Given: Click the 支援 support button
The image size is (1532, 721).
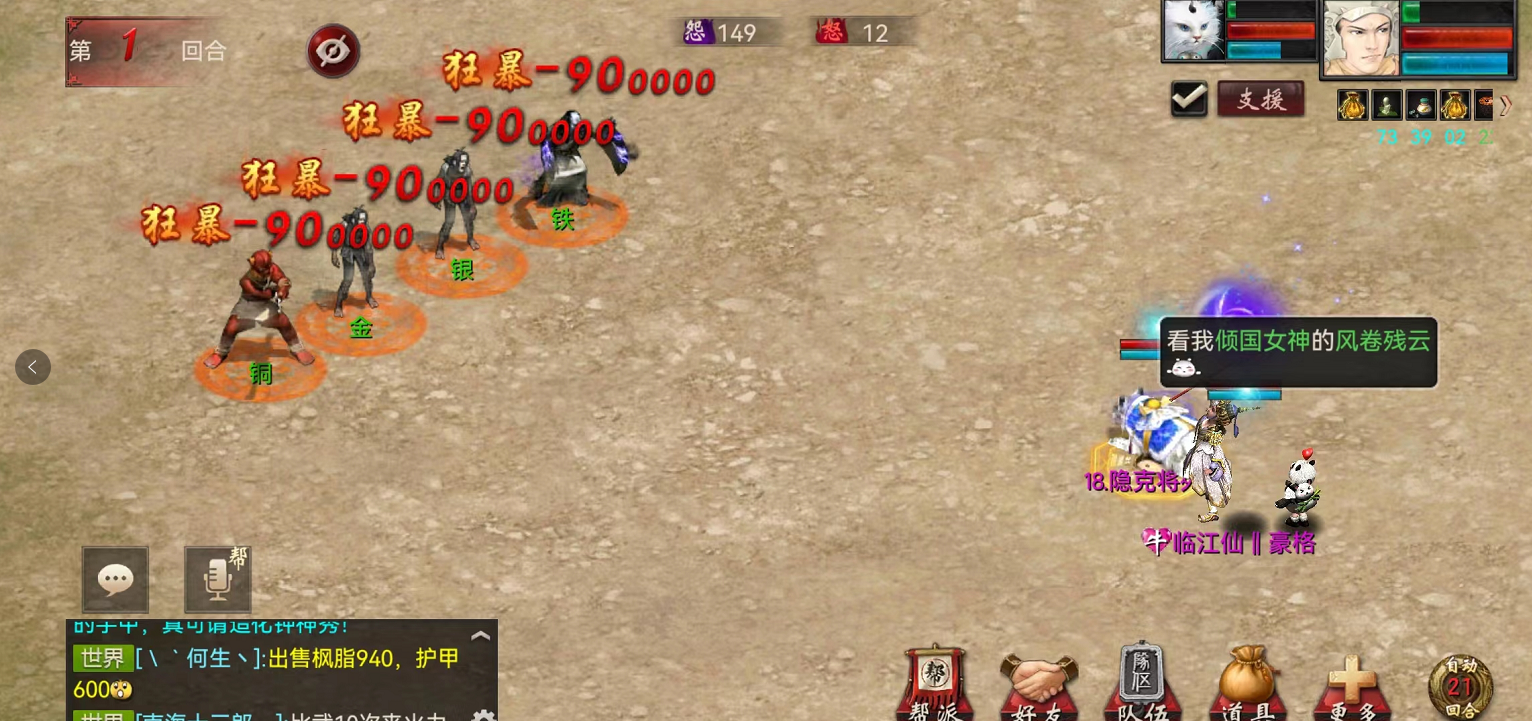Looking at the screenshot, I should (1260, 100).
